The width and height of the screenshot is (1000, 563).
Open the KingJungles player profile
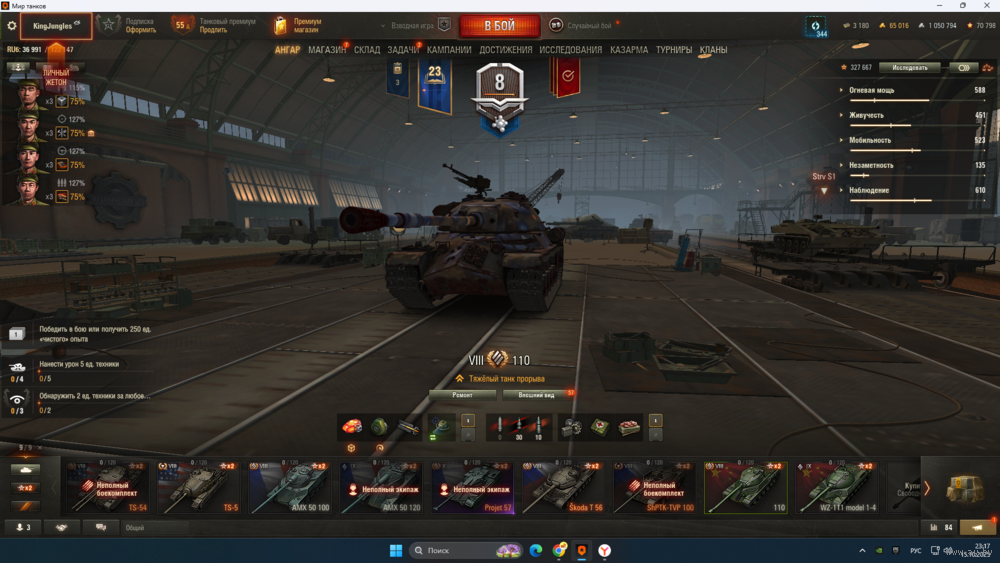(x=56, y=26)
